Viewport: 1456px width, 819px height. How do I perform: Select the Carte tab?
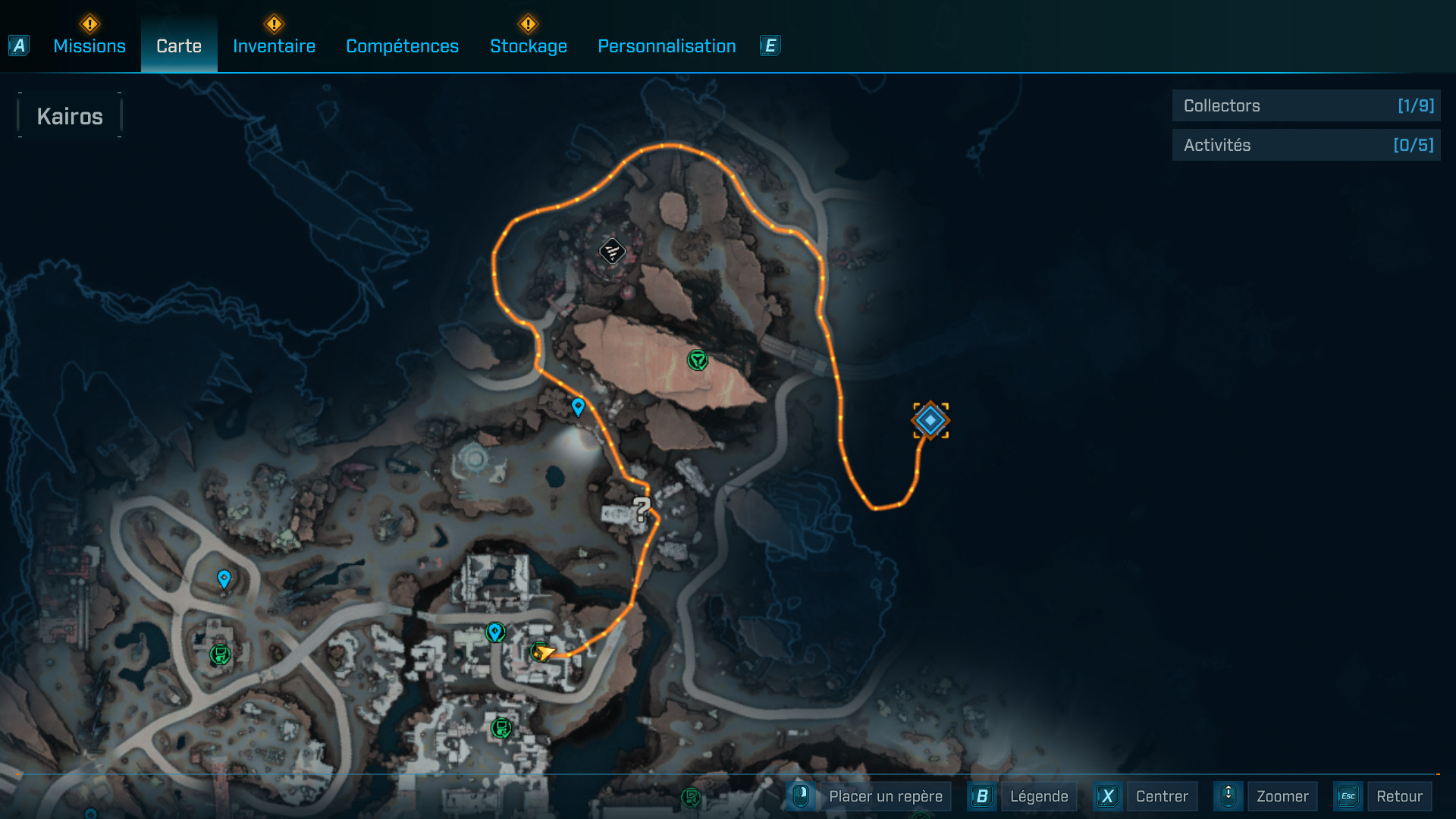click(179, 46)
